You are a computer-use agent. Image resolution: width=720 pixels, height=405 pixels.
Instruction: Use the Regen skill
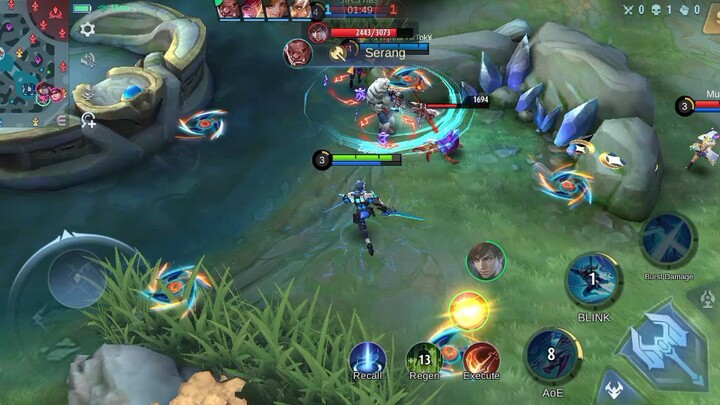(x=424, y=358)
